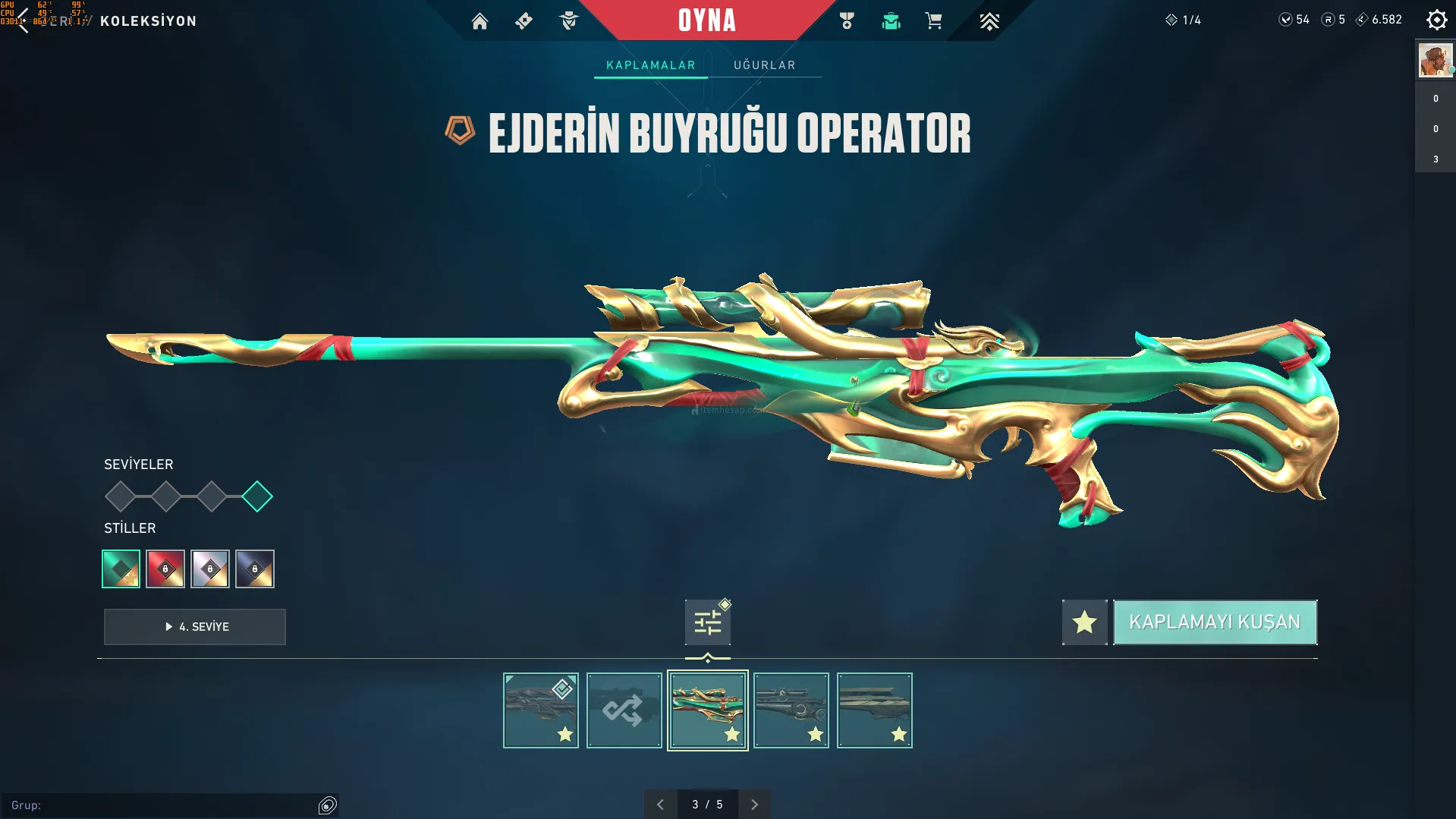Equip skin with KAPLAMAYI KUŞAN

1214,622
